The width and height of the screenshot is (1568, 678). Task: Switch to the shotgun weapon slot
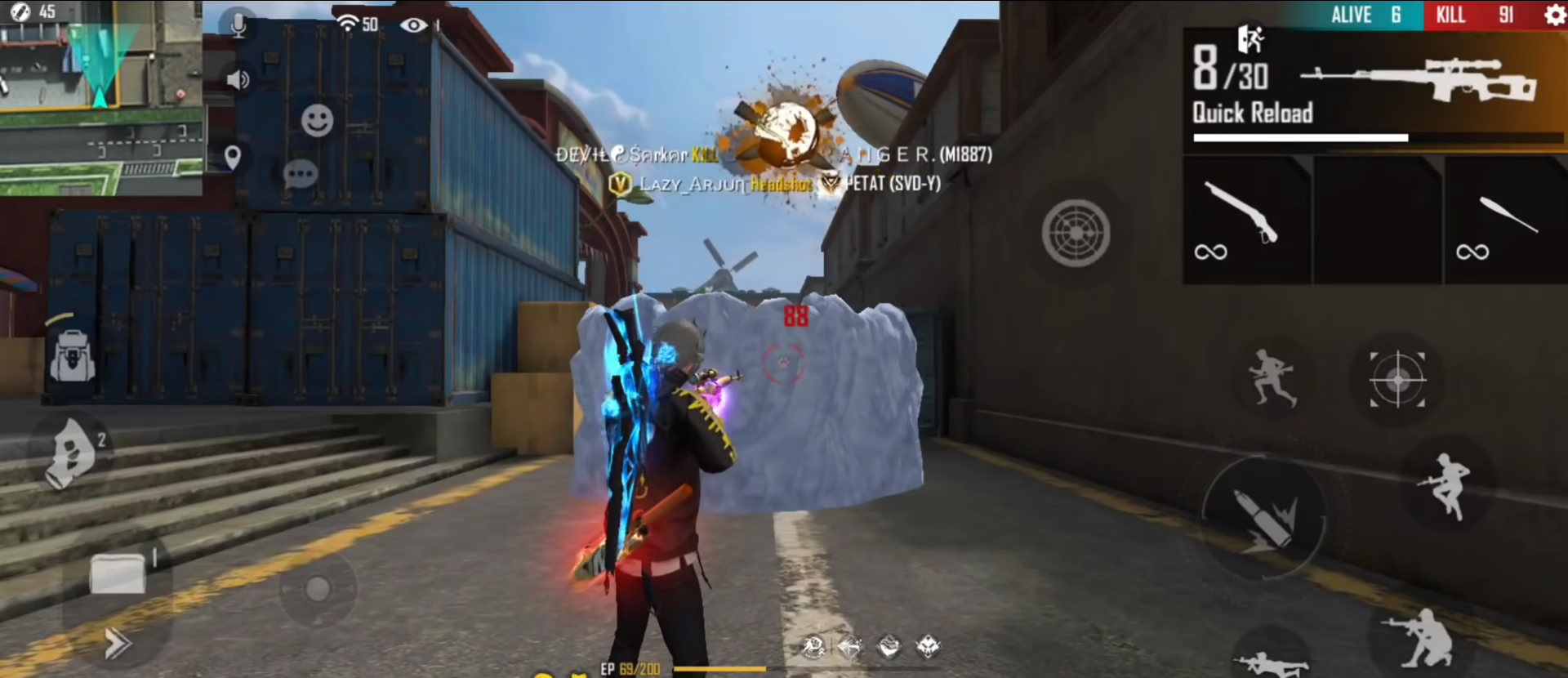click(x=1247, y=221)
